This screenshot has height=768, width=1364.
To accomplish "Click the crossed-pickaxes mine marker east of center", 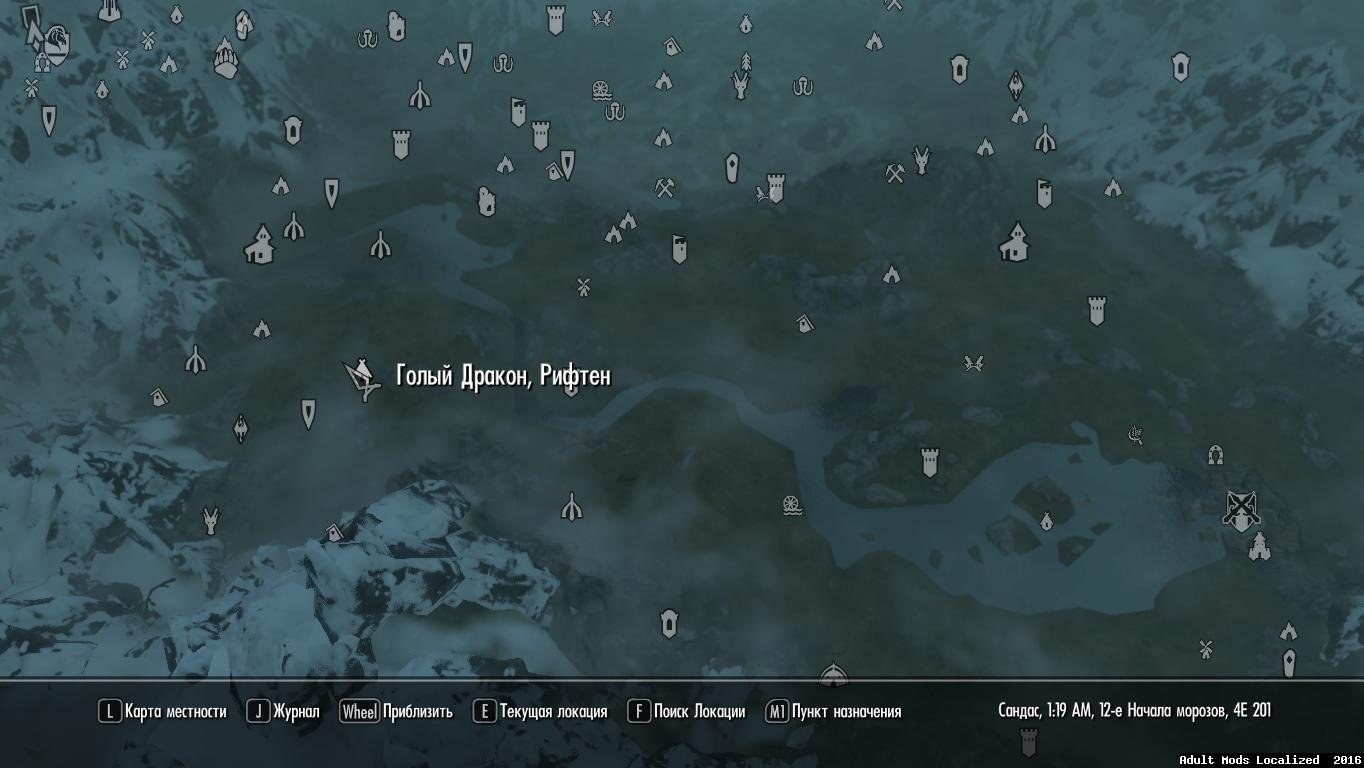I will (x=895, y=175).
